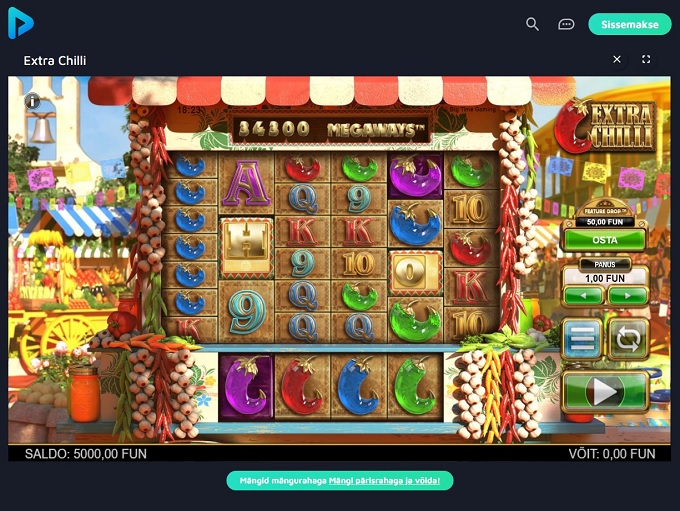Decrease the bet with the left arrow
This screenshot has width=680, height=511.
click(x=583, y=295)
